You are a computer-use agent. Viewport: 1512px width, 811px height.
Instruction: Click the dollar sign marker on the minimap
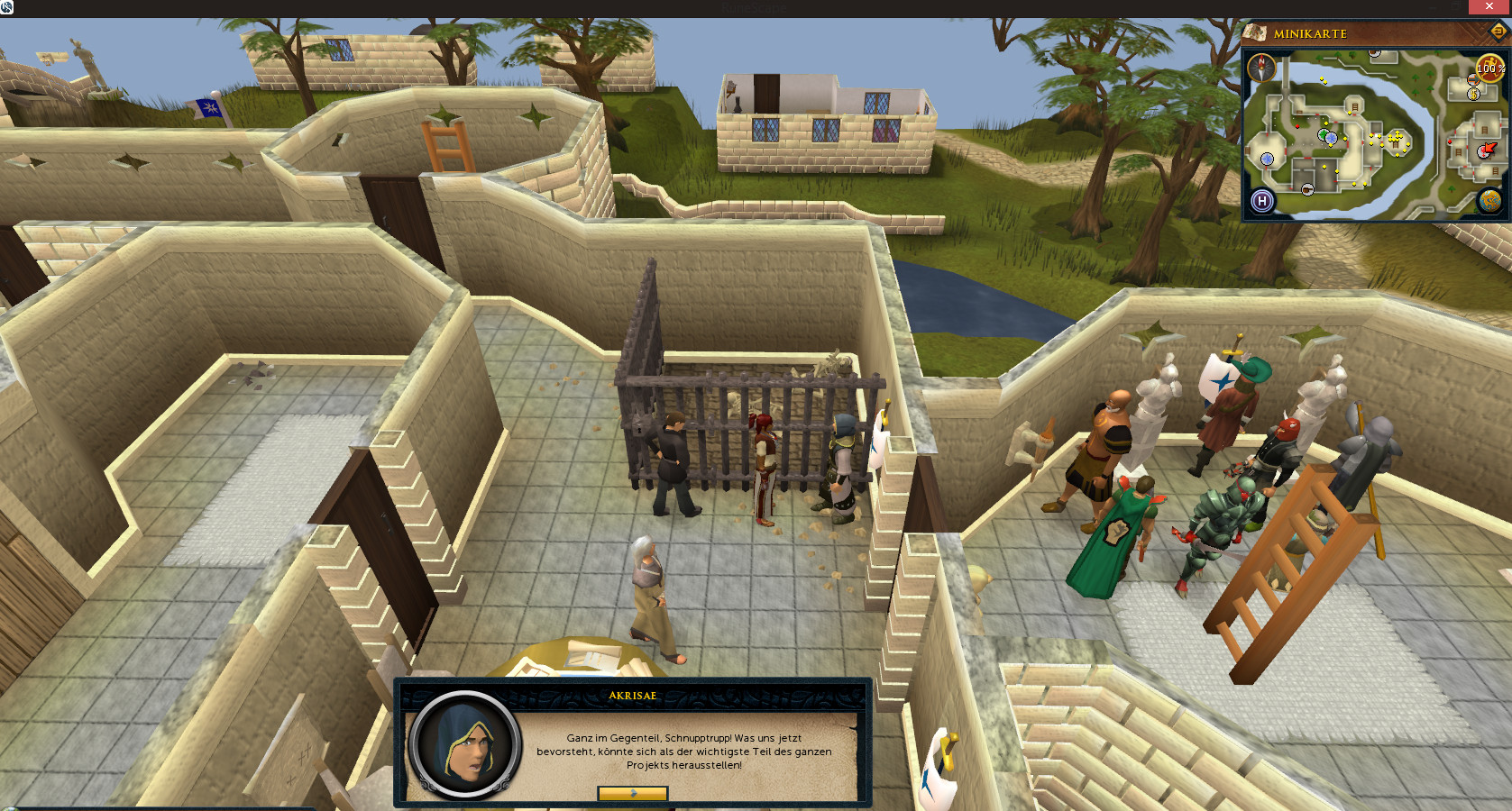1473,94
